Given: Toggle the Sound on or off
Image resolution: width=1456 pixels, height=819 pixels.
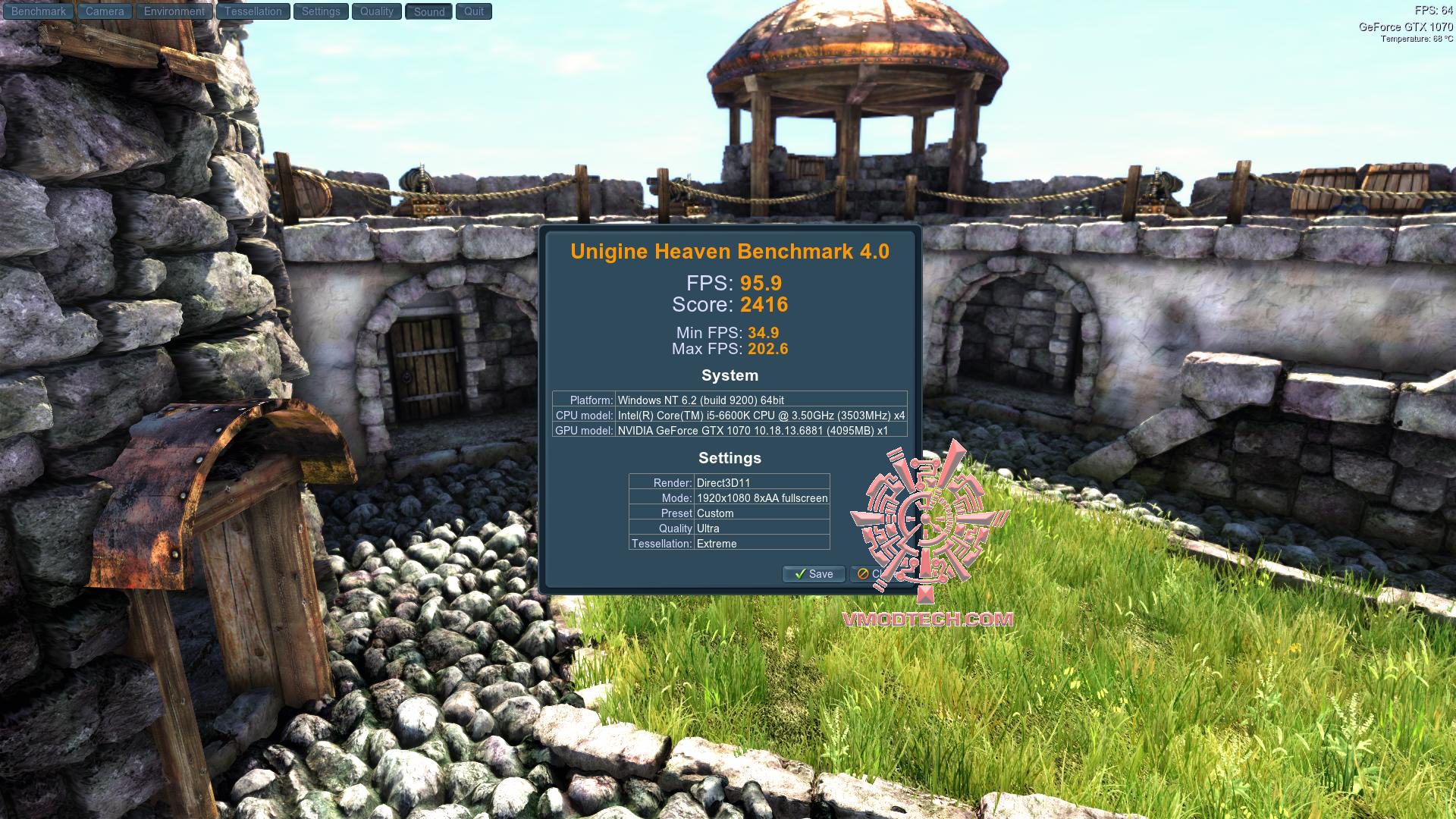Looking at the screenshot, I should click(428, 11).
